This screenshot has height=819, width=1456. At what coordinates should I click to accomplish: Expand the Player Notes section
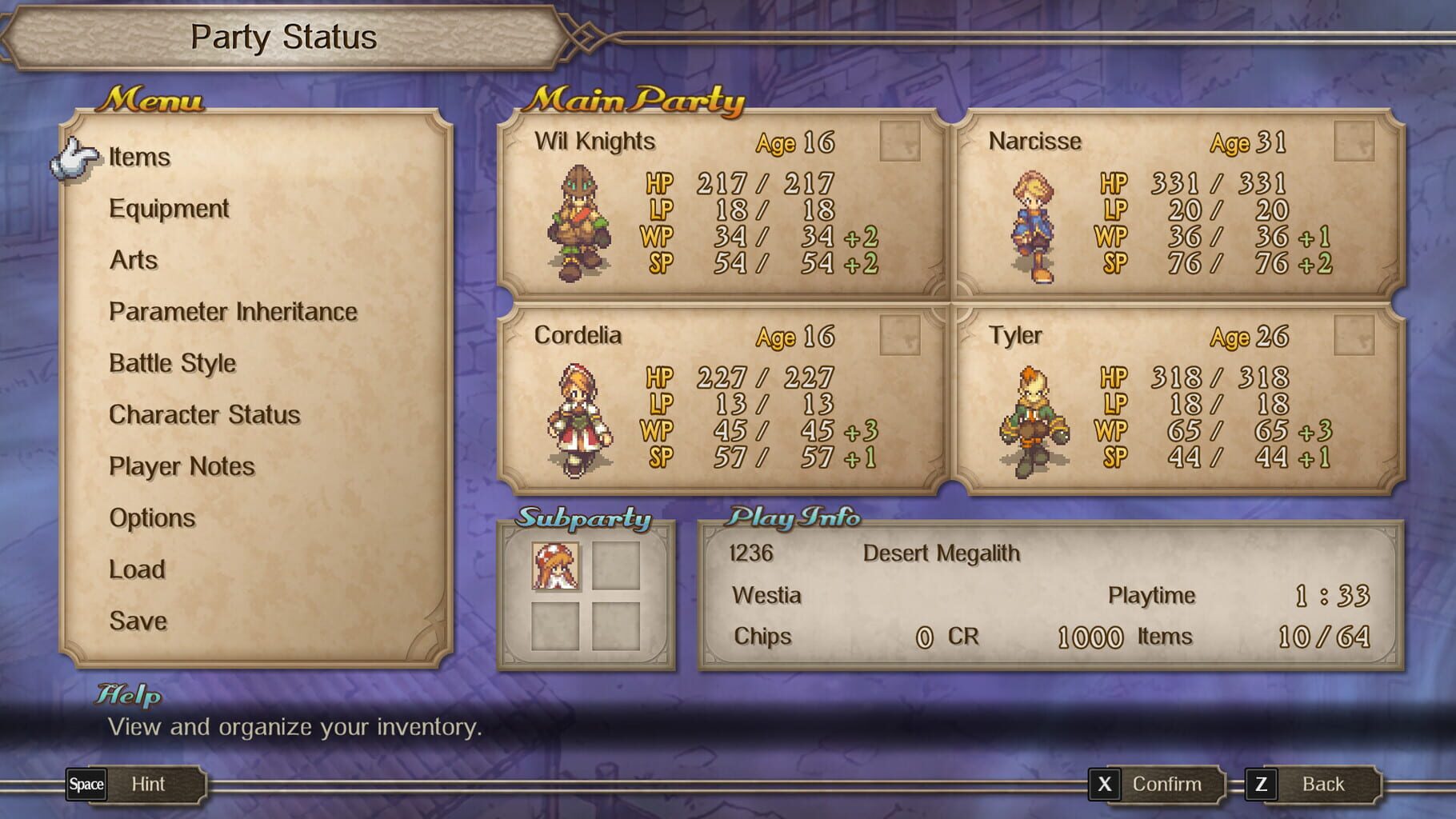pos(181,466)
